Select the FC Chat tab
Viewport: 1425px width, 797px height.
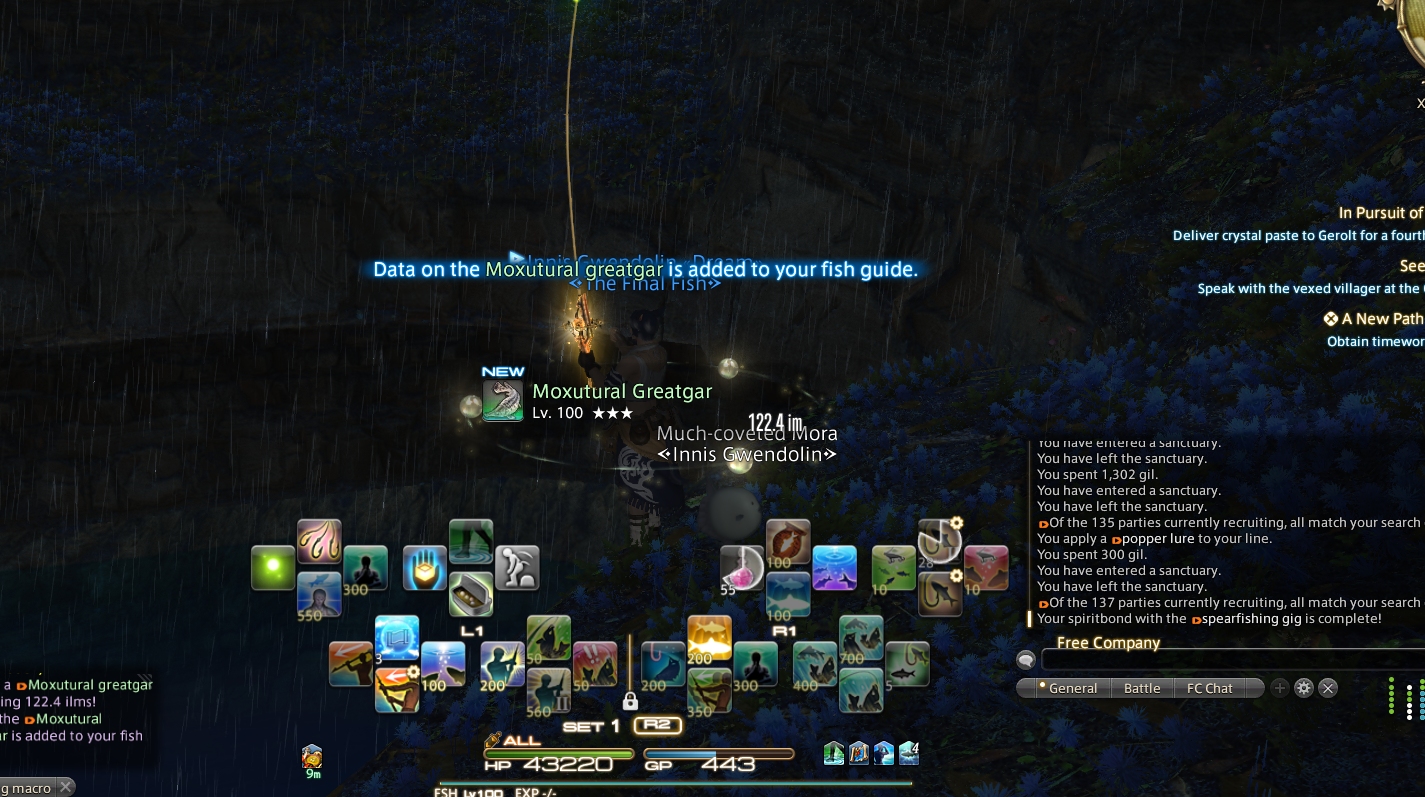pyautogui.click(x=1209, y=688)
